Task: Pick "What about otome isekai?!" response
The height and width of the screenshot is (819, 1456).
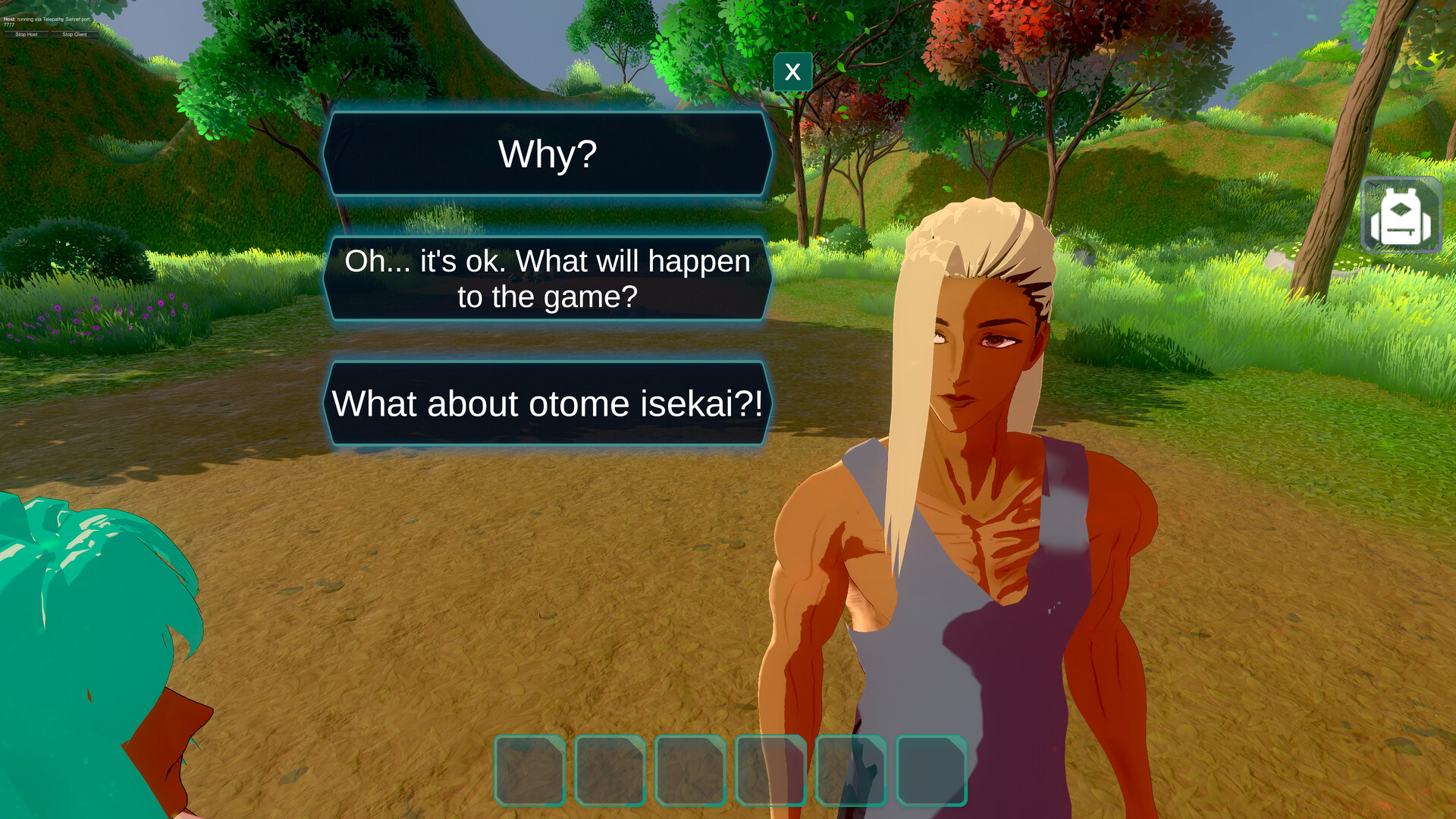Action: [x=548, y=404]
